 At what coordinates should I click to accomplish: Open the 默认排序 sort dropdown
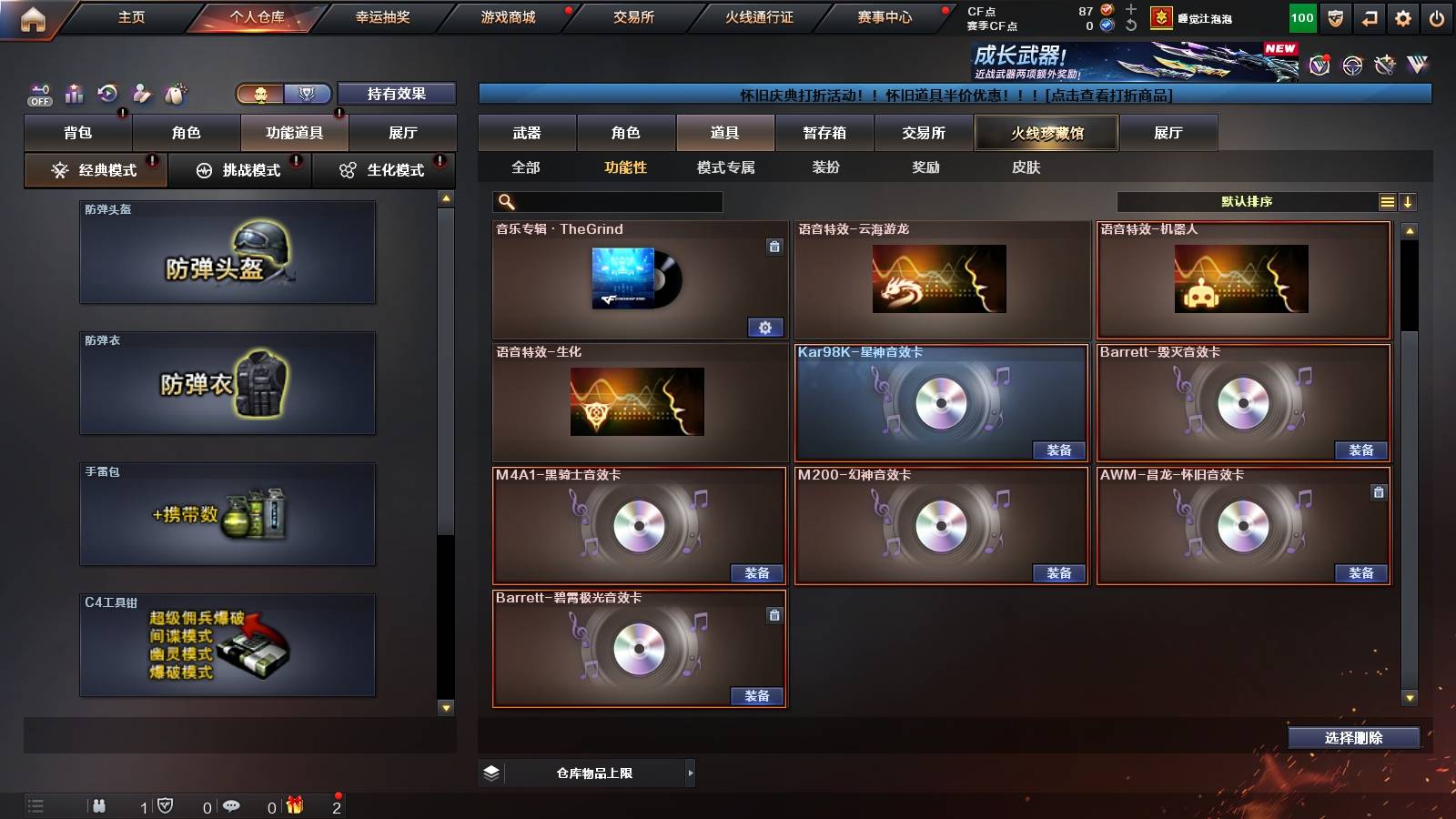pos(1247,201)
